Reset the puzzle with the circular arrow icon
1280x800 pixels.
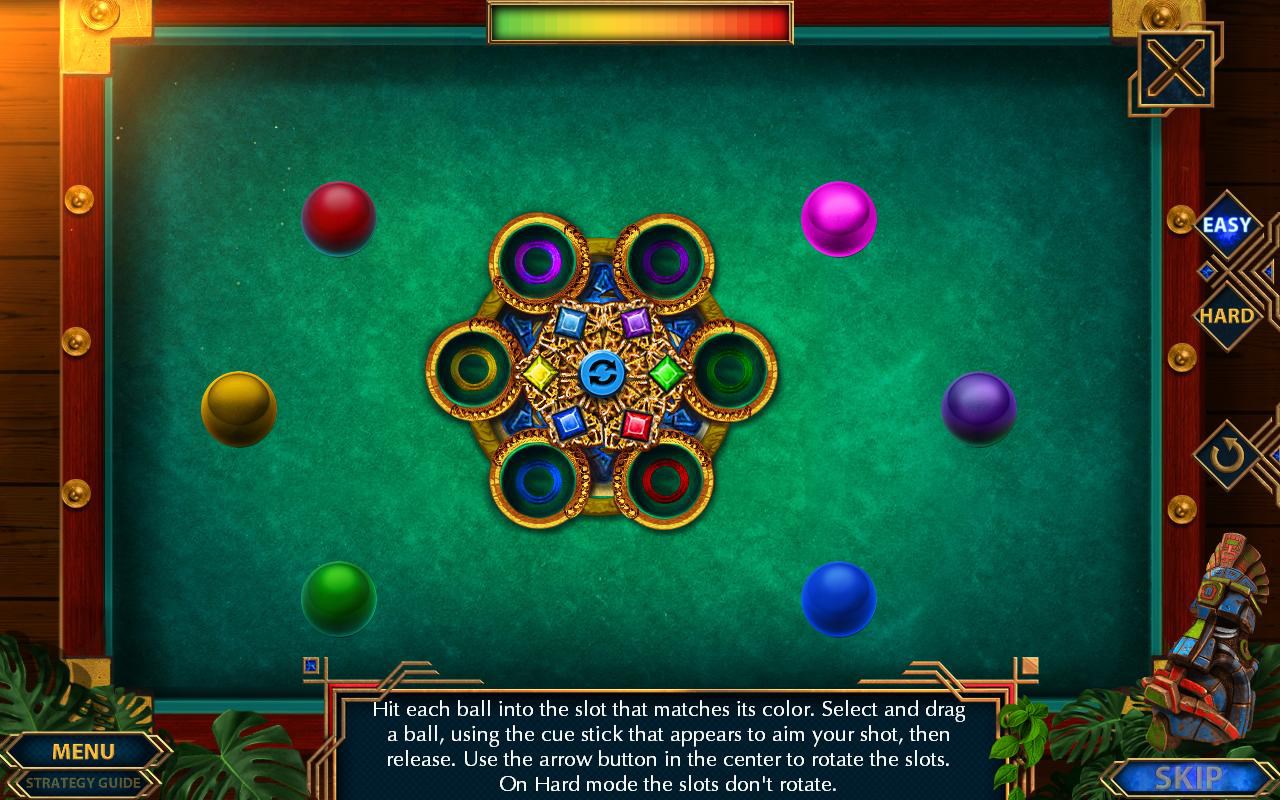pyautogui.click(x=1228, y=452)
